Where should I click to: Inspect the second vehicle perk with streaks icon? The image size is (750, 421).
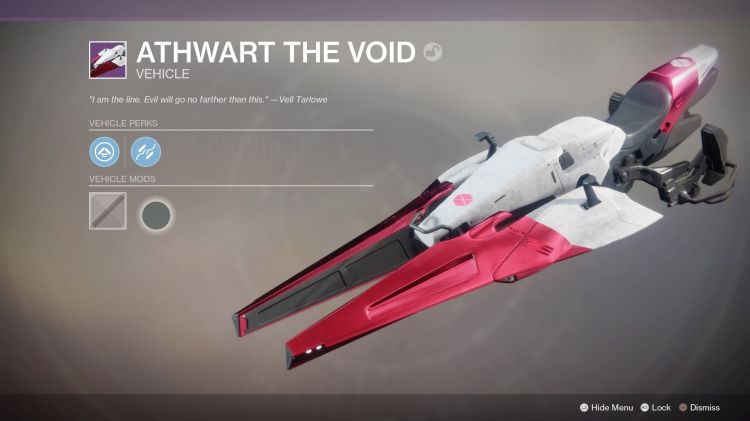tap(145, 152)
